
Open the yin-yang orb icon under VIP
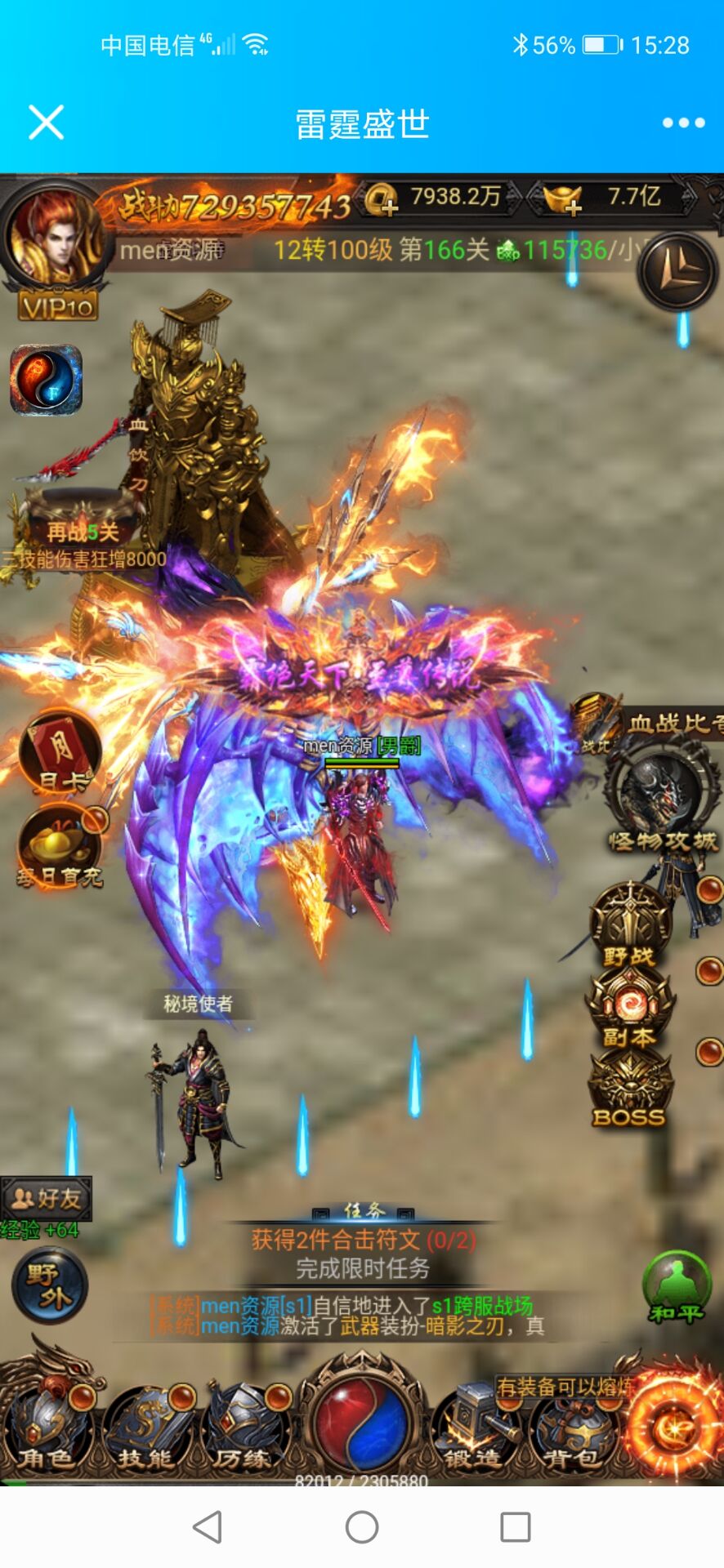(46, 379)
